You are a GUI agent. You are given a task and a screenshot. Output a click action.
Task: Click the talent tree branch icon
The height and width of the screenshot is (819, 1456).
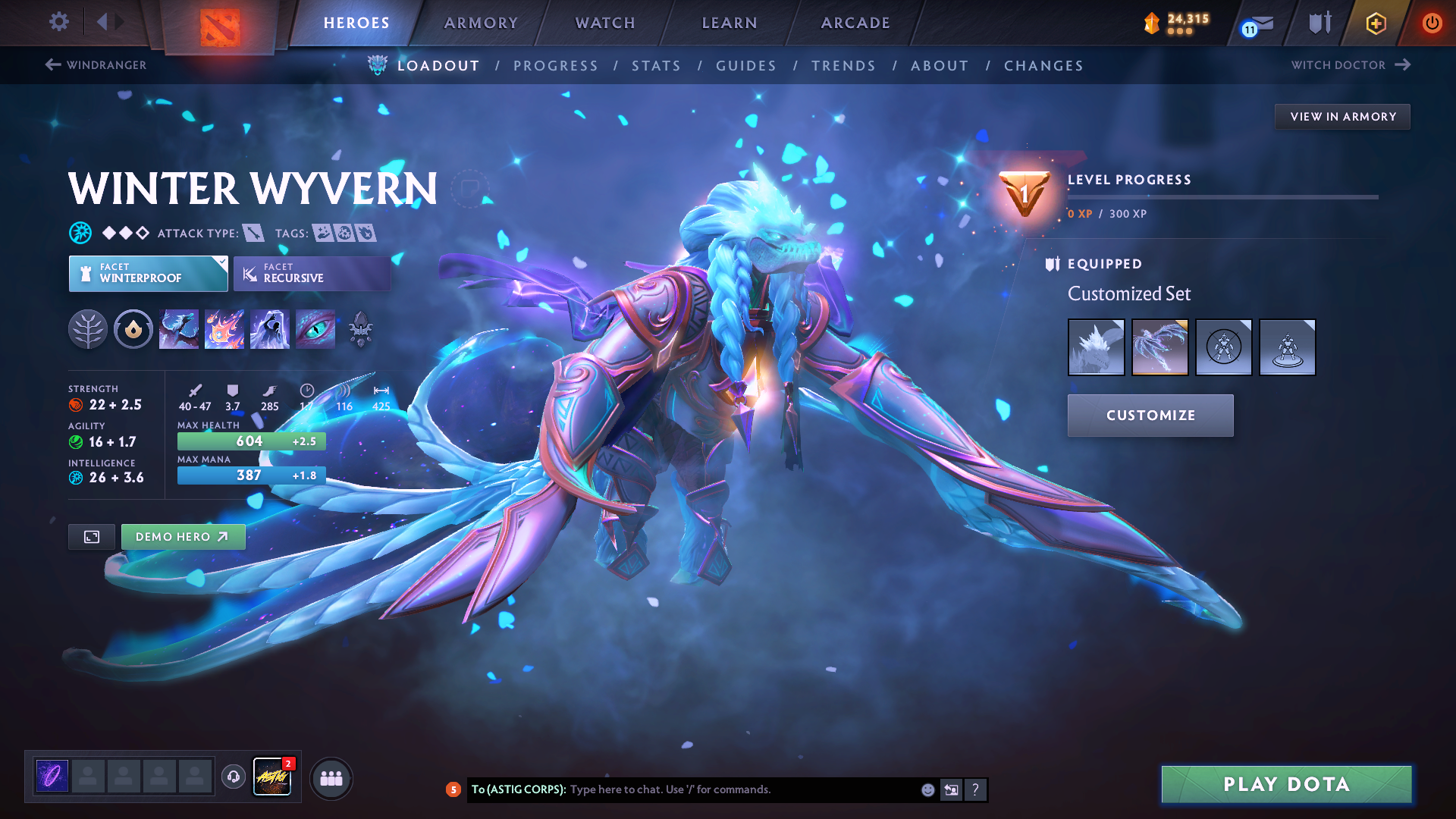pyautogui.click(x=88, y=329)
